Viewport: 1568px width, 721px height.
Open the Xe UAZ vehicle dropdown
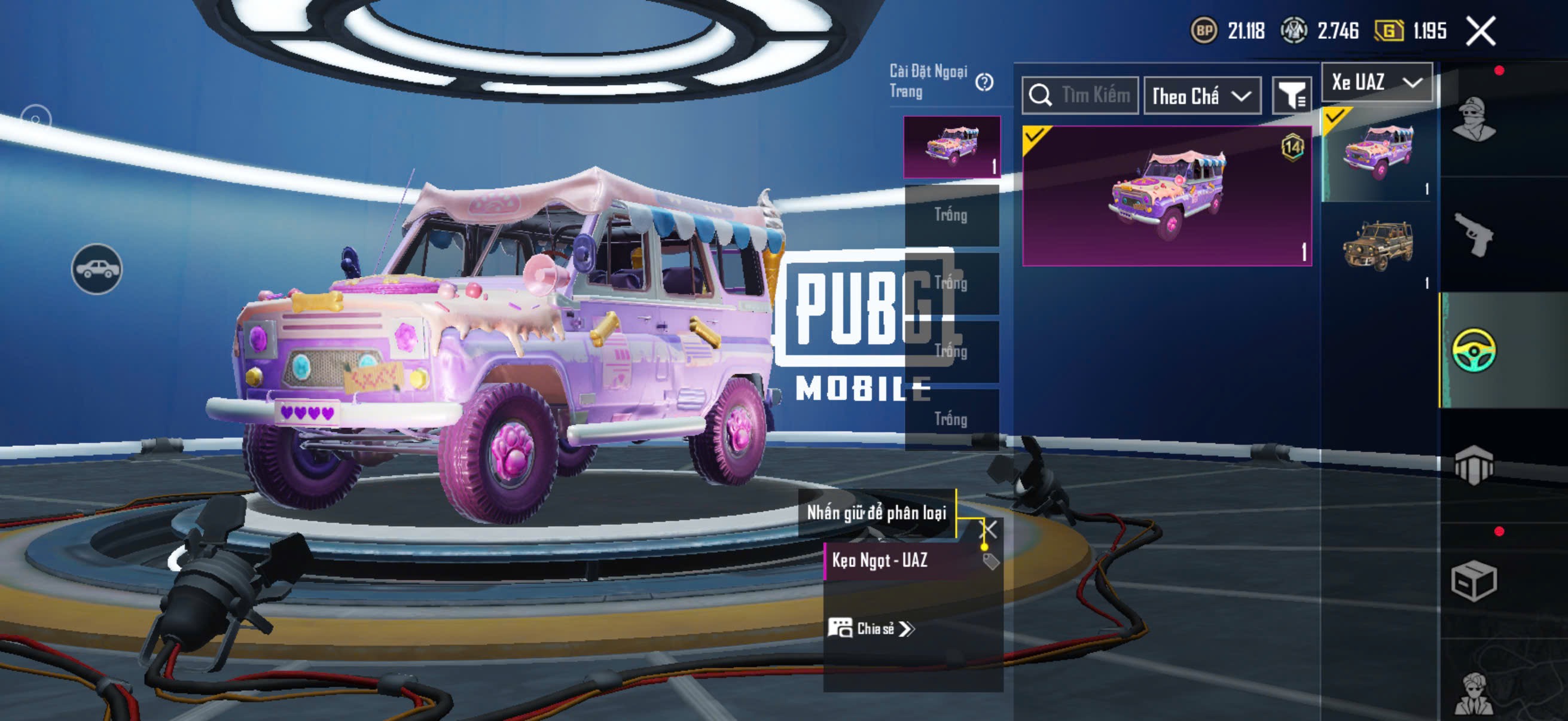(x=1376, y=82)
